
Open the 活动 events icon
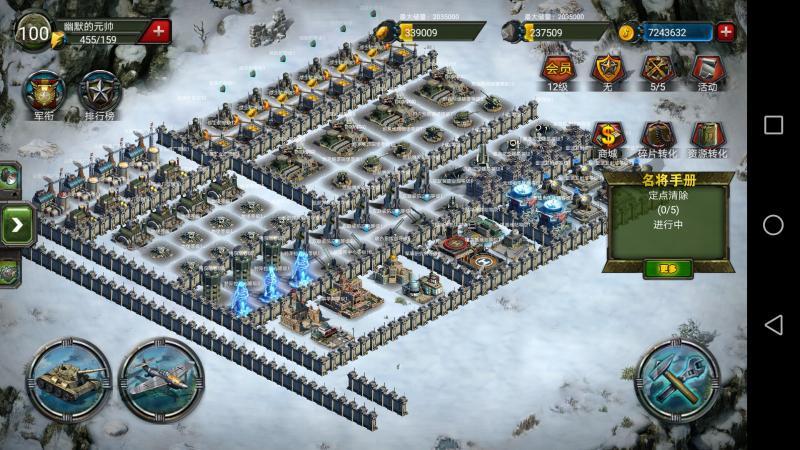[x=707, y=69]
